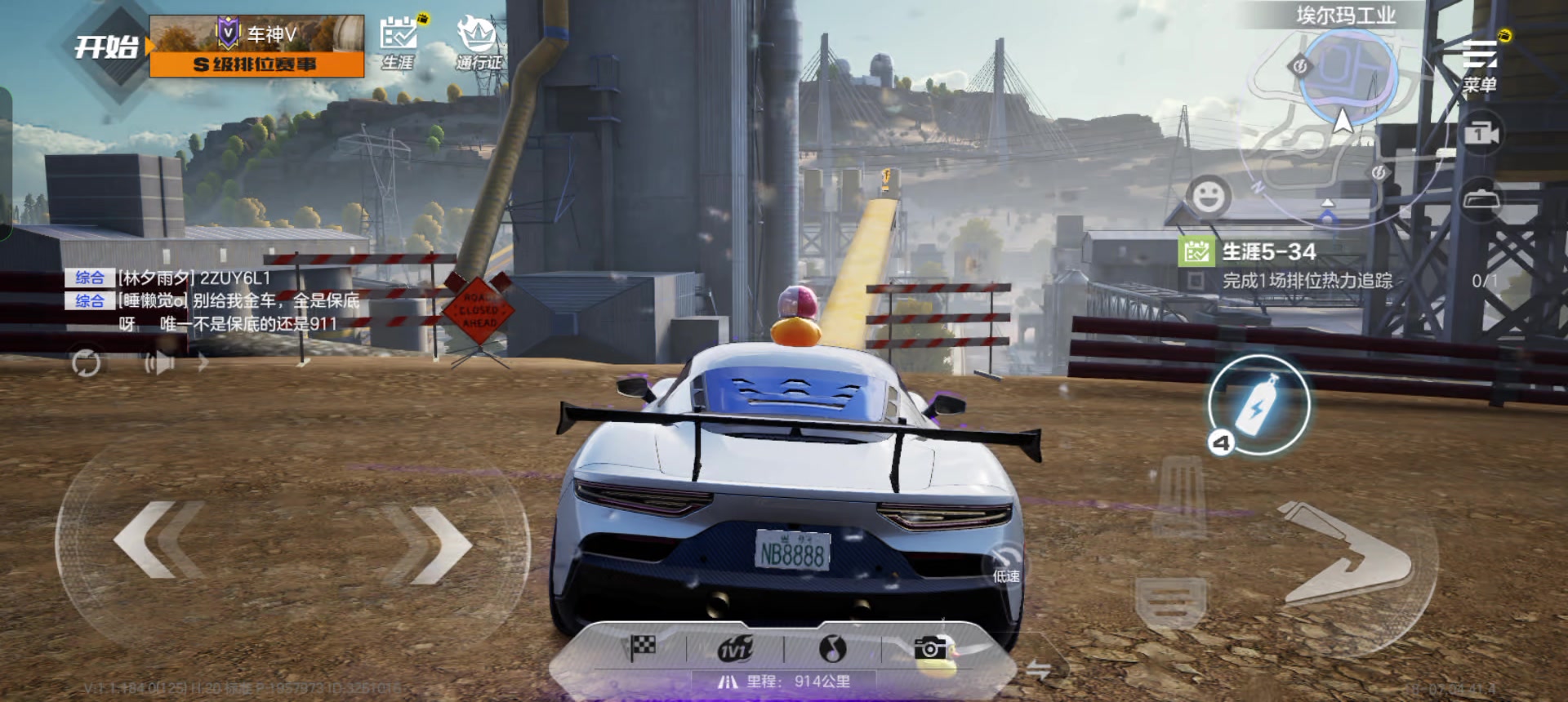
Task: Tap the 开始 start button
Action: pos(107,47)
